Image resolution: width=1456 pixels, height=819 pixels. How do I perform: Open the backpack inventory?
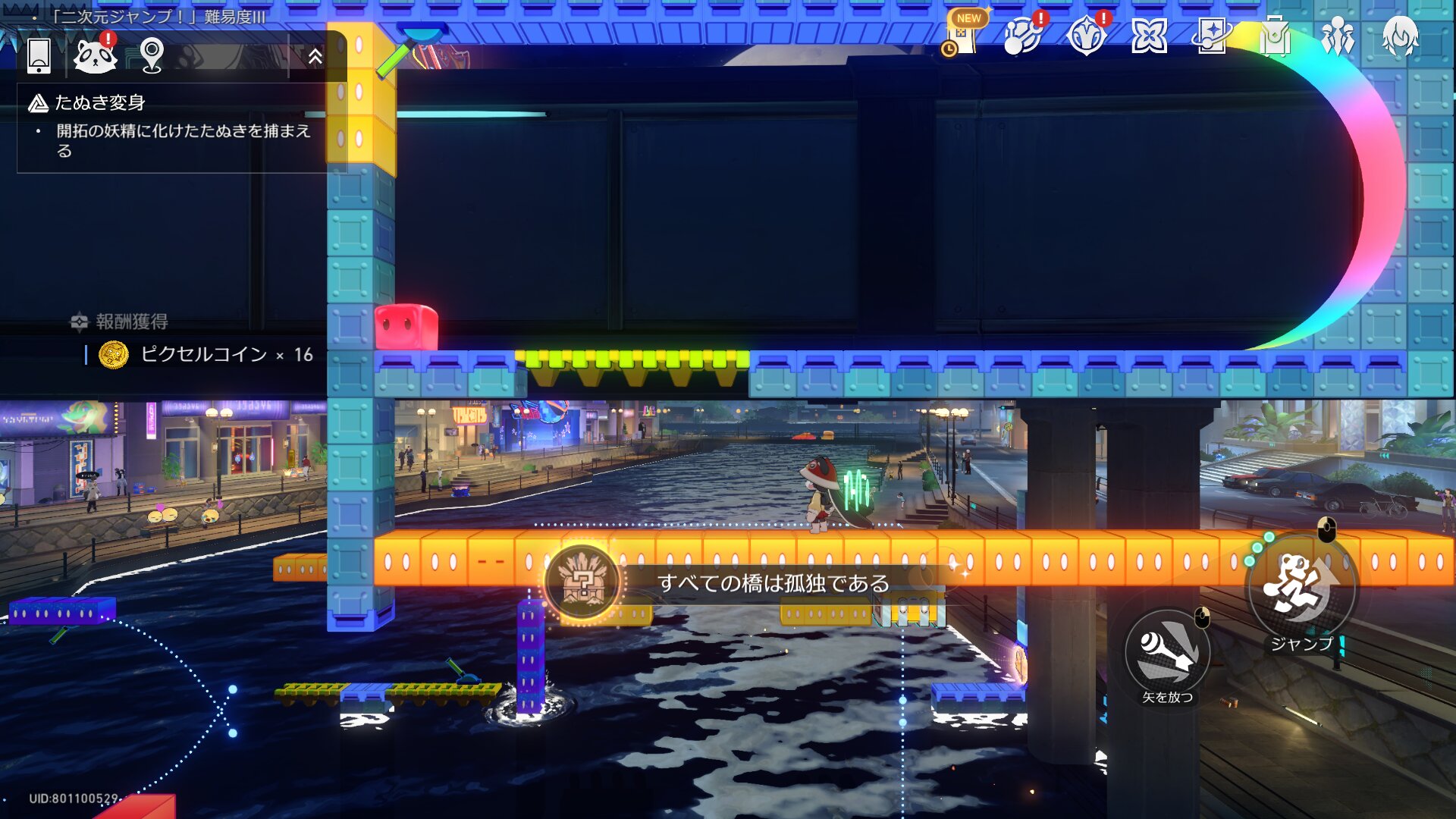[1275, 36]
